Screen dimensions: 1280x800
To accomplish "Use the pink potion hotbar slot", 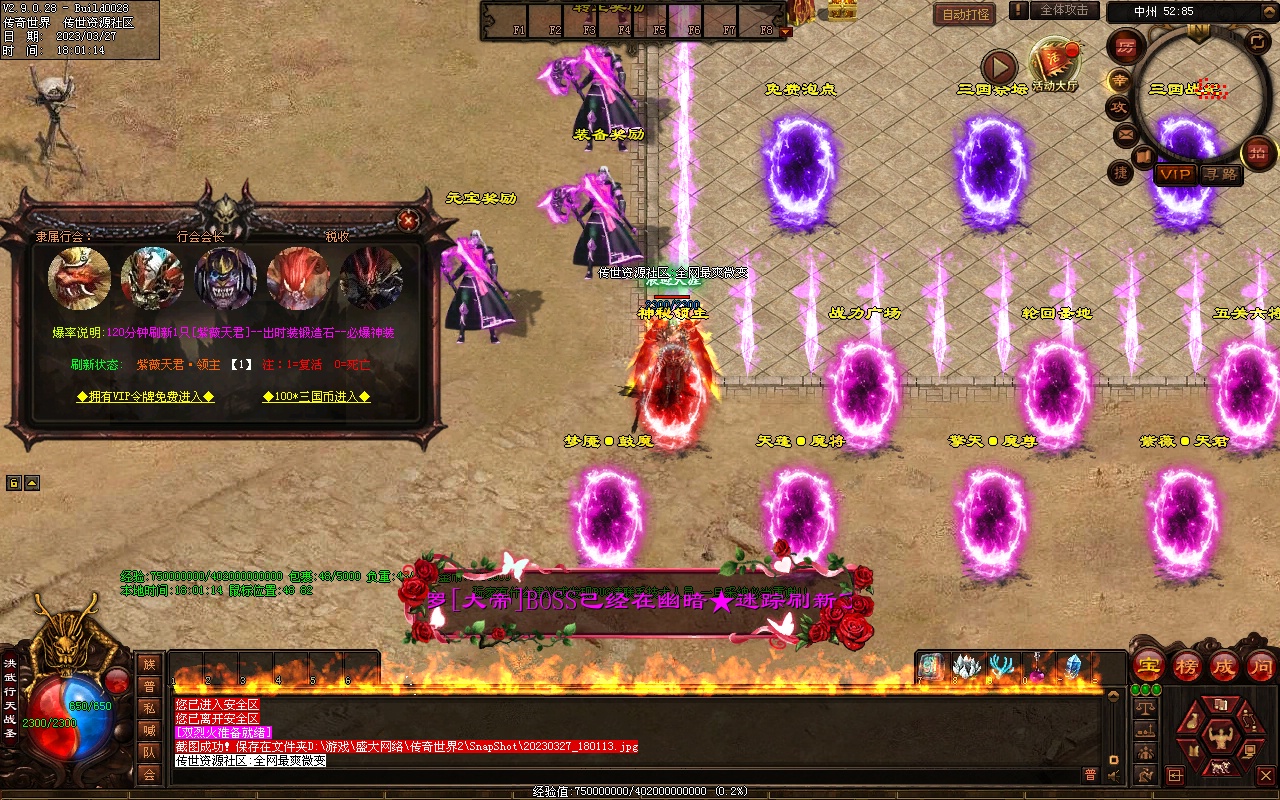I will tap(1036, 668).
